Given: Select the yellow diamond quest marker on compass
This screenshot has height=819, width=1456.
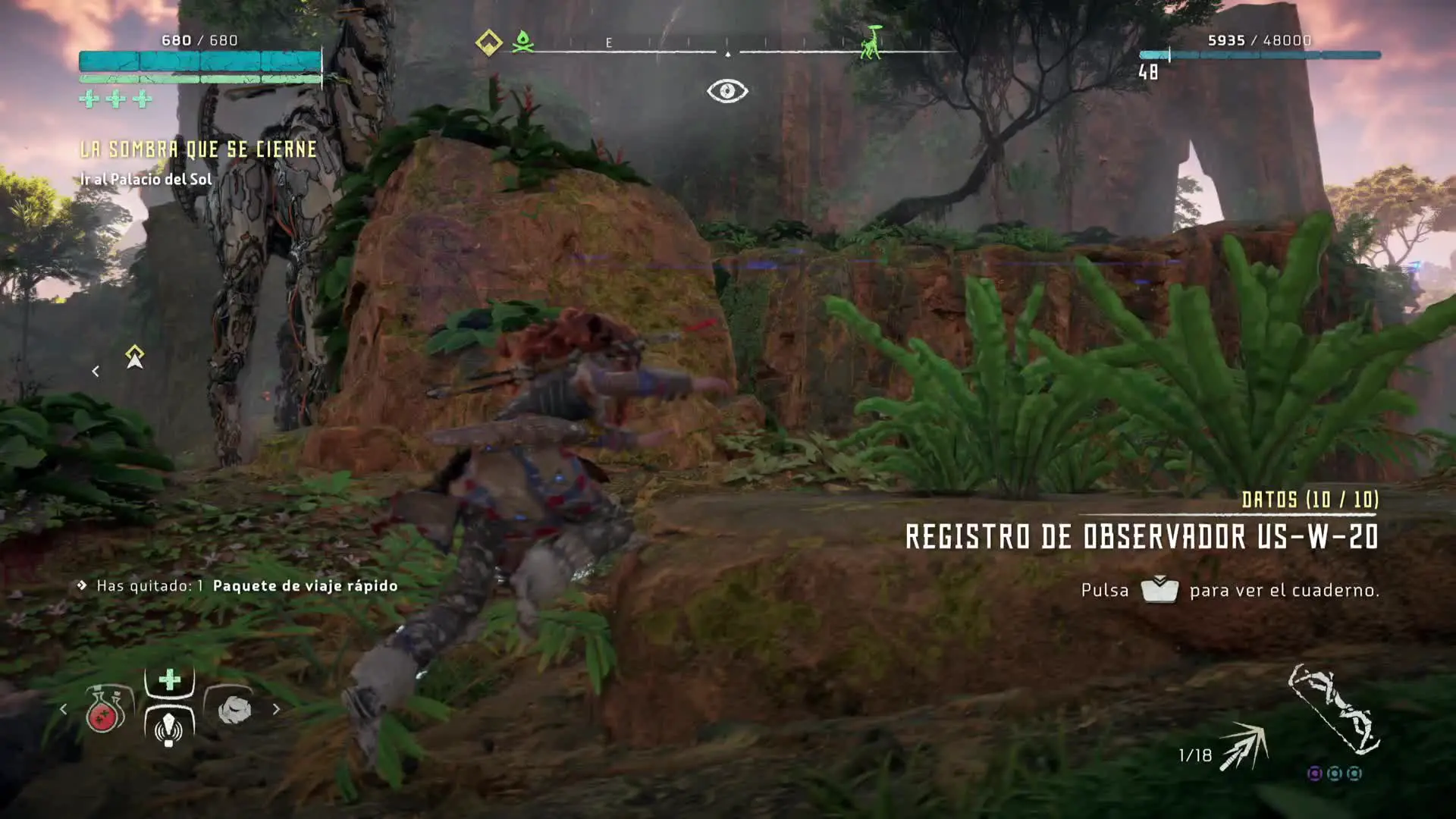Looking at the screenshot, I should (488, 42).
